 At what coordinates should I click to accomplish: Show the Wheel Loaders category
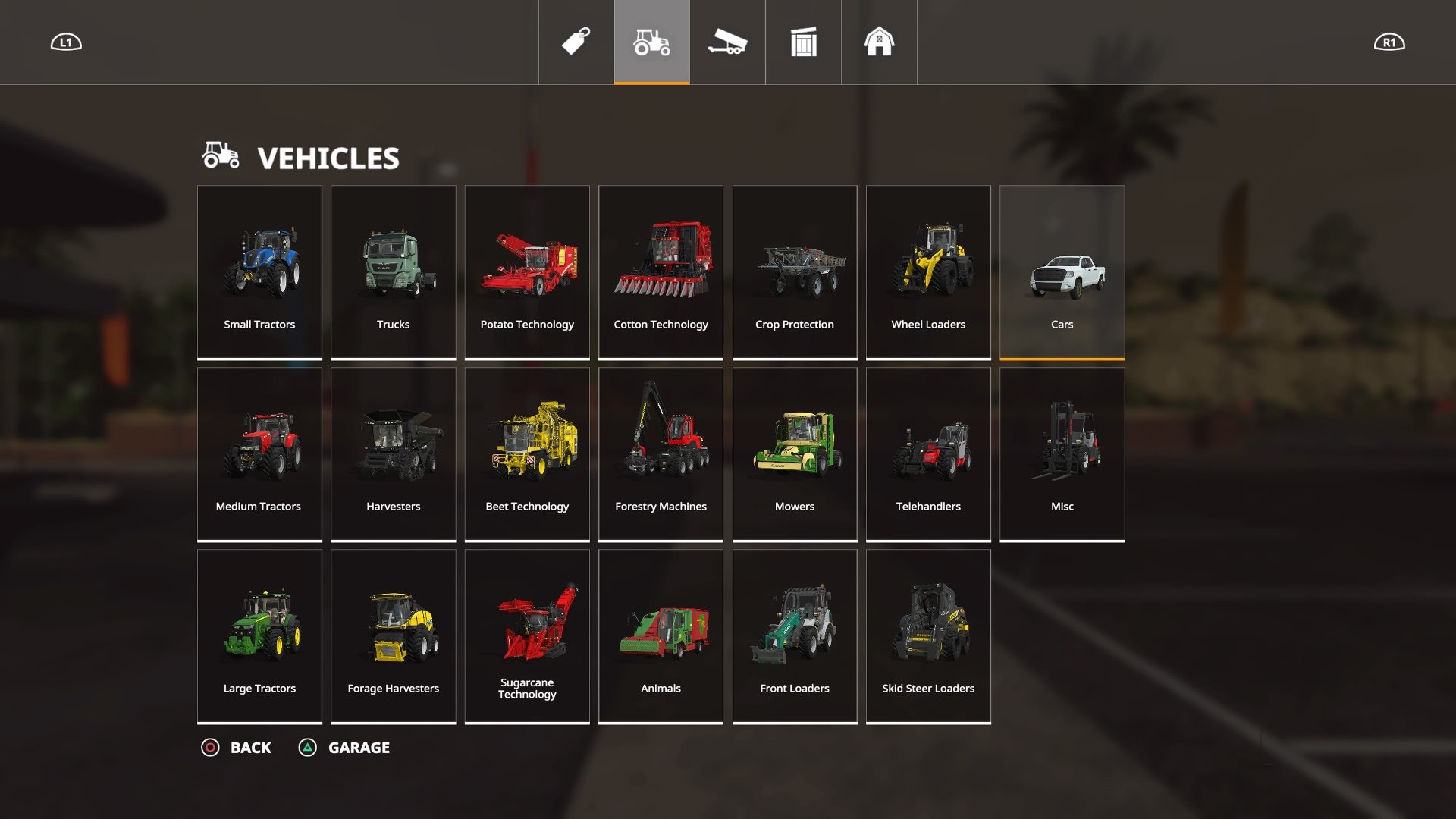pos(928,271)
